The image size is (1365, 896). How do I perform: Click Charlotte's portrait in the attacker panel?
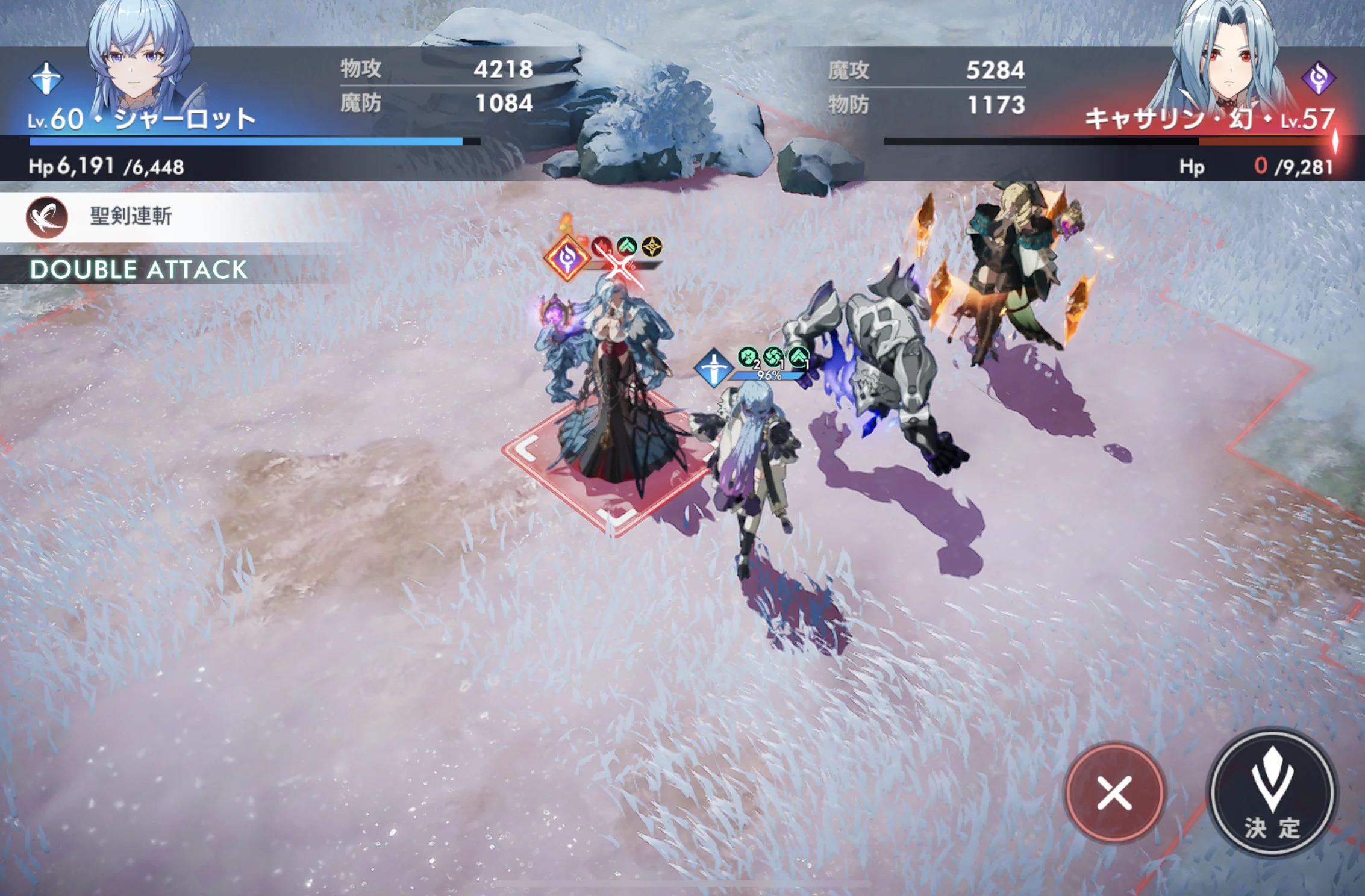tap(140, 57)
